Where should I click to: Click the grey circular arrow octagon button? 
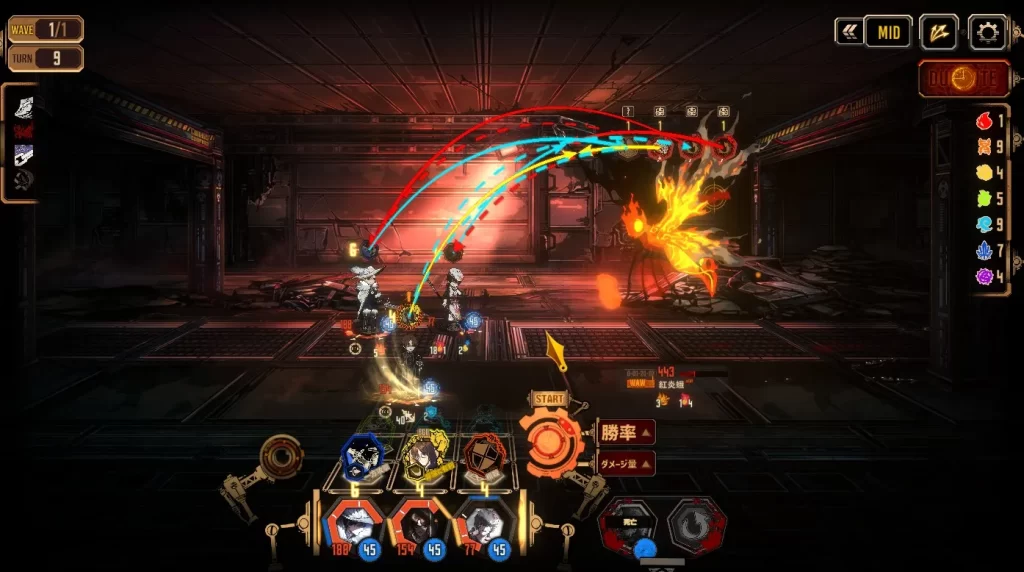click(696, 523)
